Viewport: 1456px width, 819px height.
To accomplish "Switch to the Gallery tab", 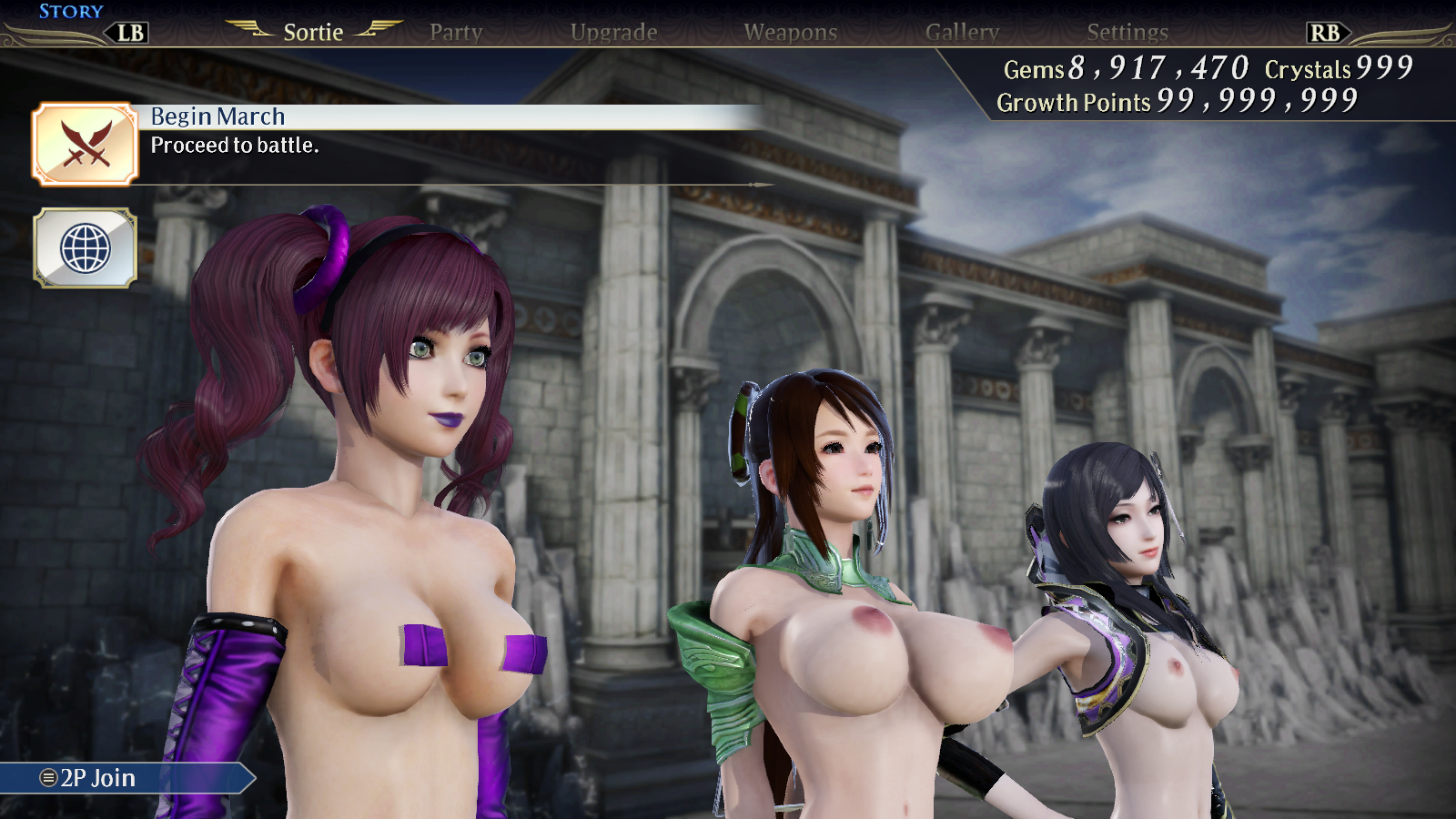I will (961, 32).
